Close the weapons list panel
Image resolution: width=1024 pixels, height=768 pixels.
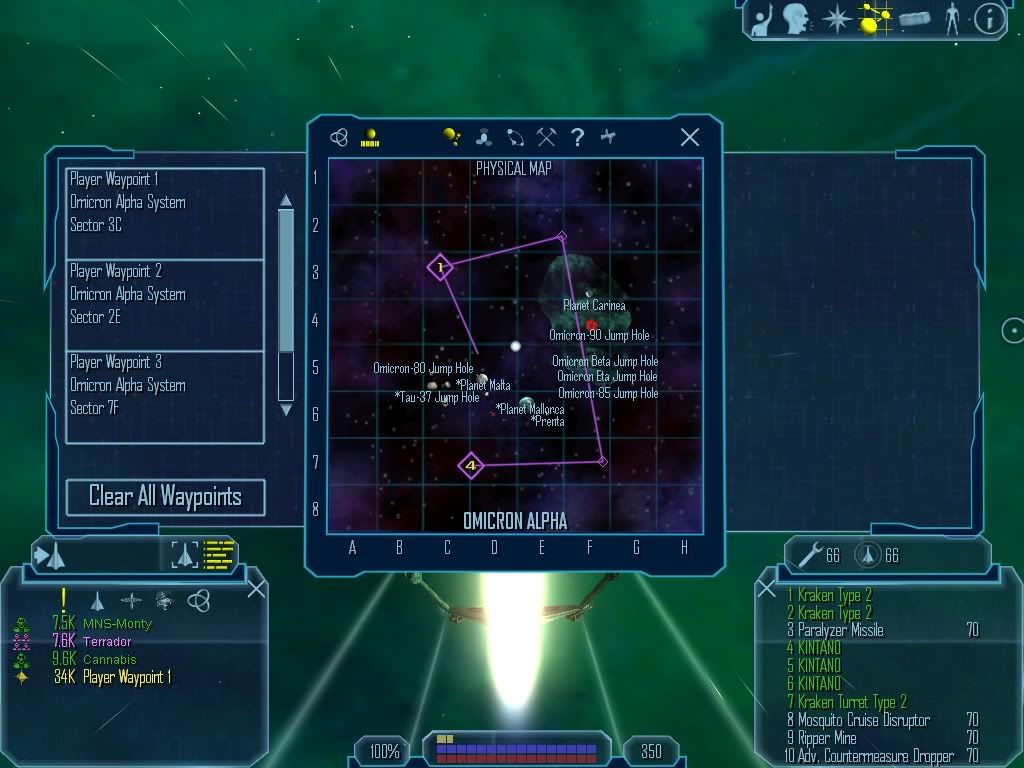coord(767,589)
